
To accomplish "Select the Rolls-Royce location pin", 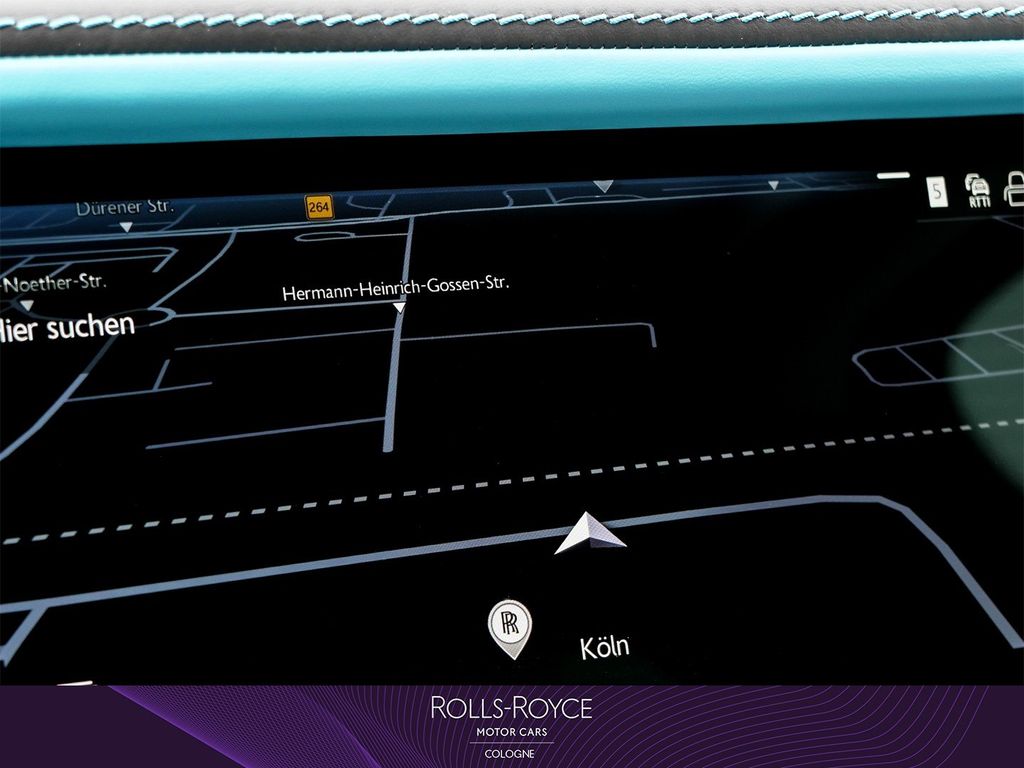I will [509, 628].
